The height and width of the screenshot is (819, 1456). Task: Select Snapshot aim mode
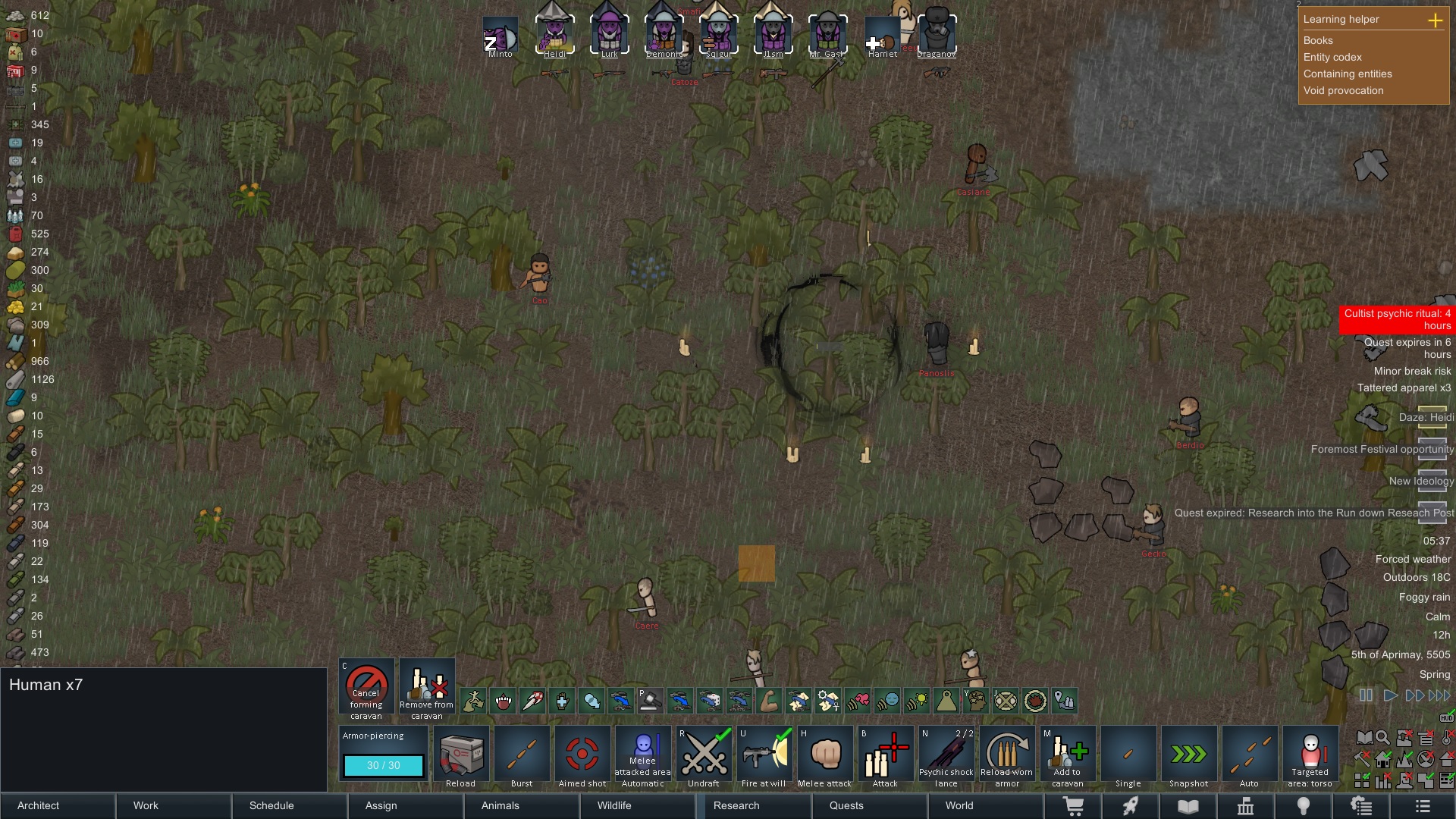coord(1189,756)
